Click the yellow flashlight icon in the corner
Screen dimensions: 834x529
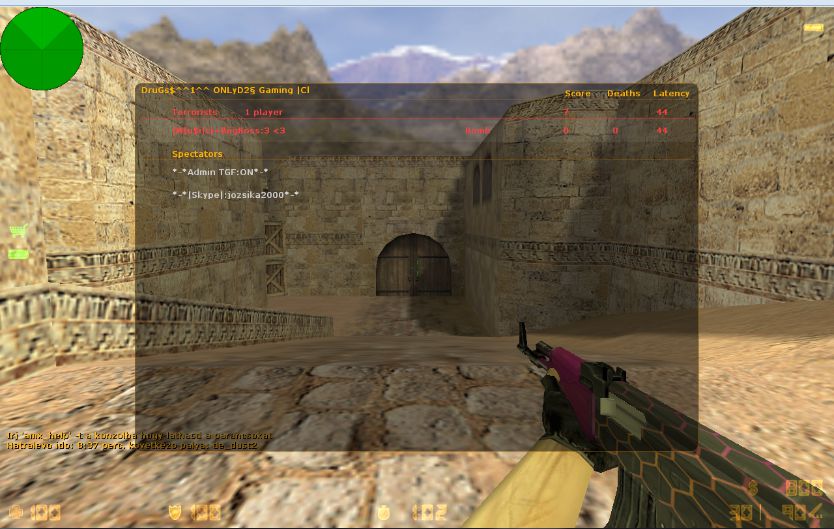coord(813,28)
